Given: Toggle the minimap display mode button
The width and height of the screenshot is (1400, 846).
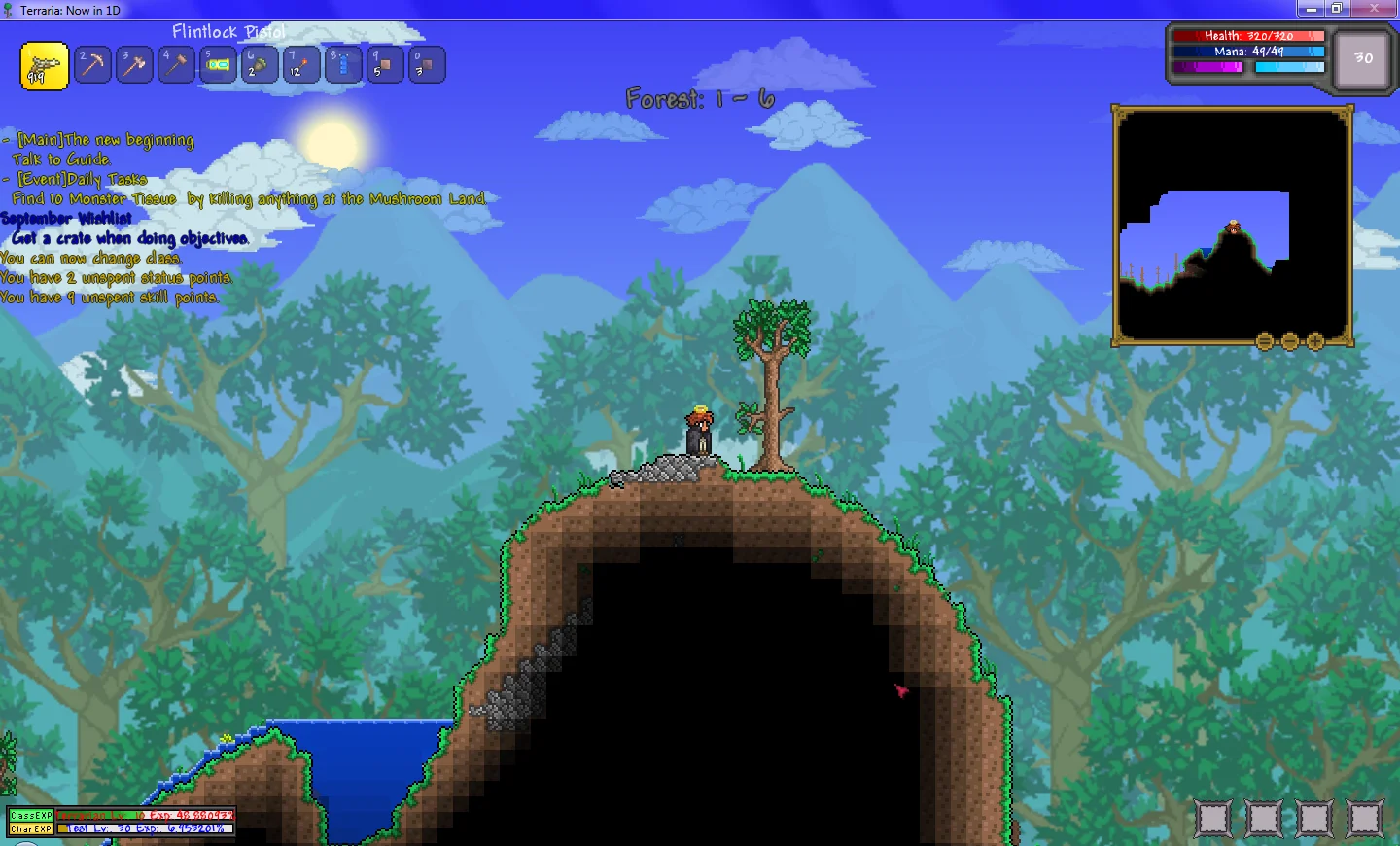Looking at the screenshot, I should [x=1264, y=341].
